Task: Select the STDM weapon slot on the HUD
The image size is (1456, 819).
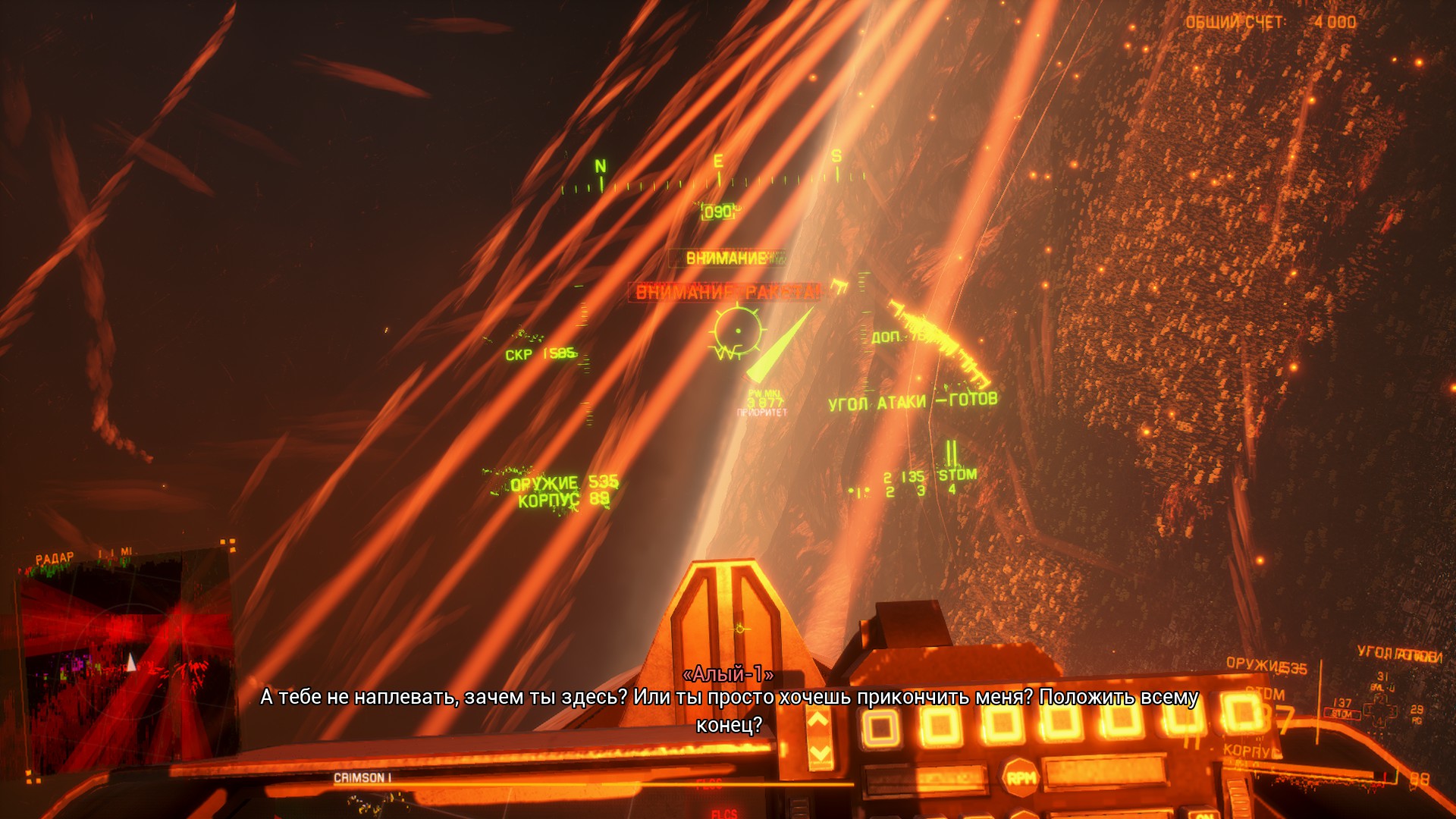Action: point(957,475)
